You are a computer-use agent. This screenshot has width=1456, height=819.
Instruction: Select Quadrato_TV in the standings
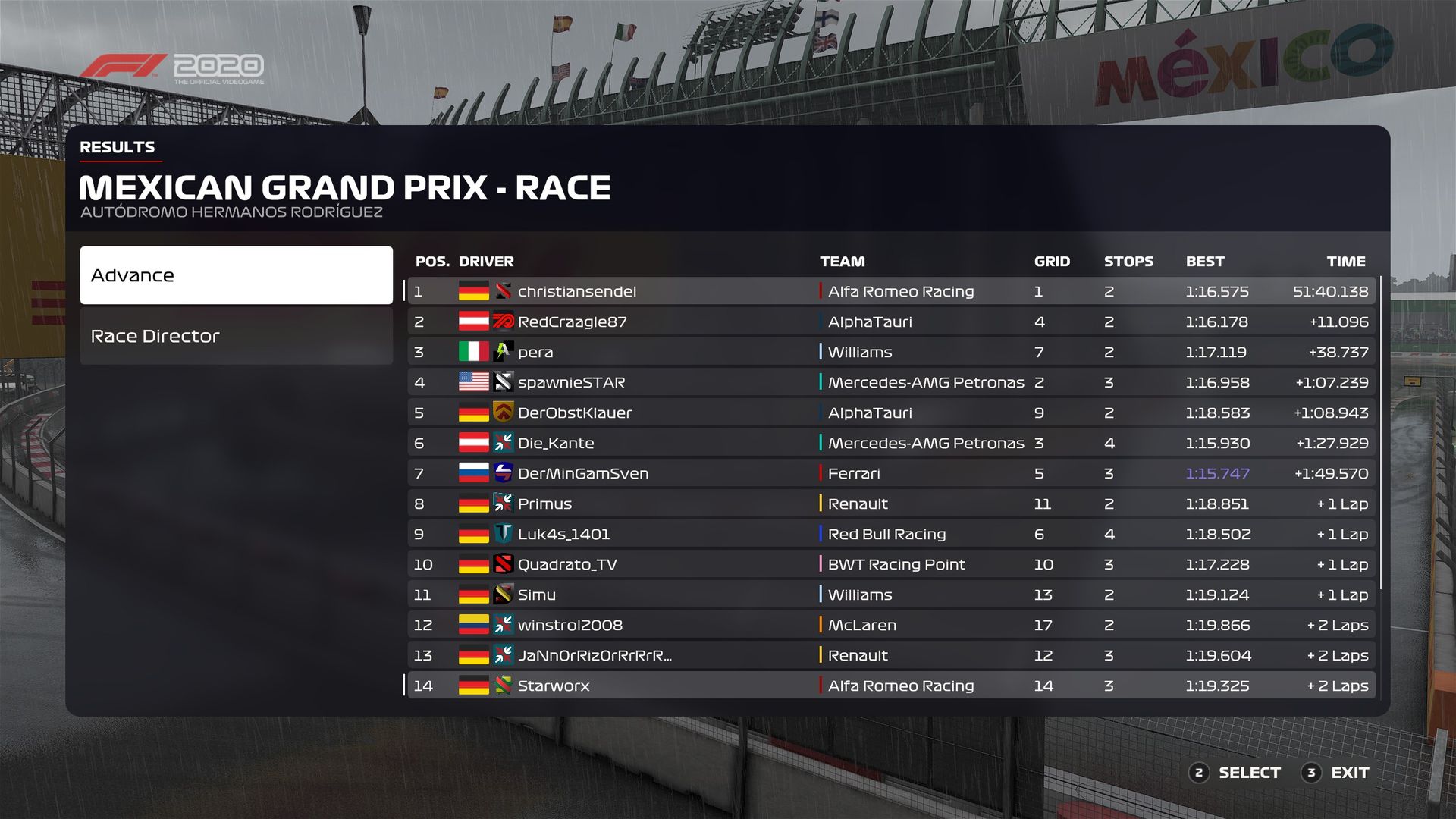pos(891,564)
